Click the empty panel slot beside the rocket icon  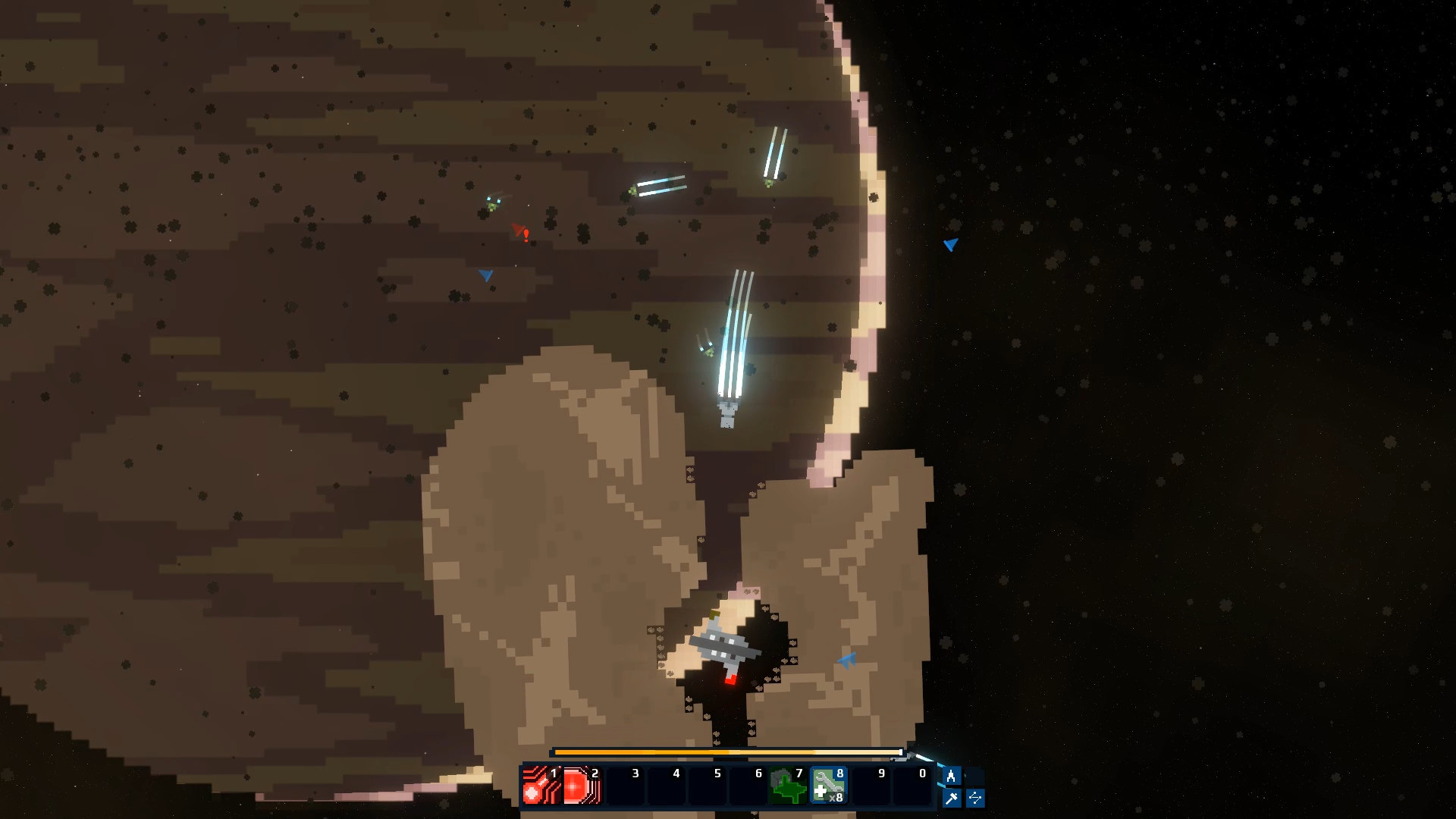977,775
